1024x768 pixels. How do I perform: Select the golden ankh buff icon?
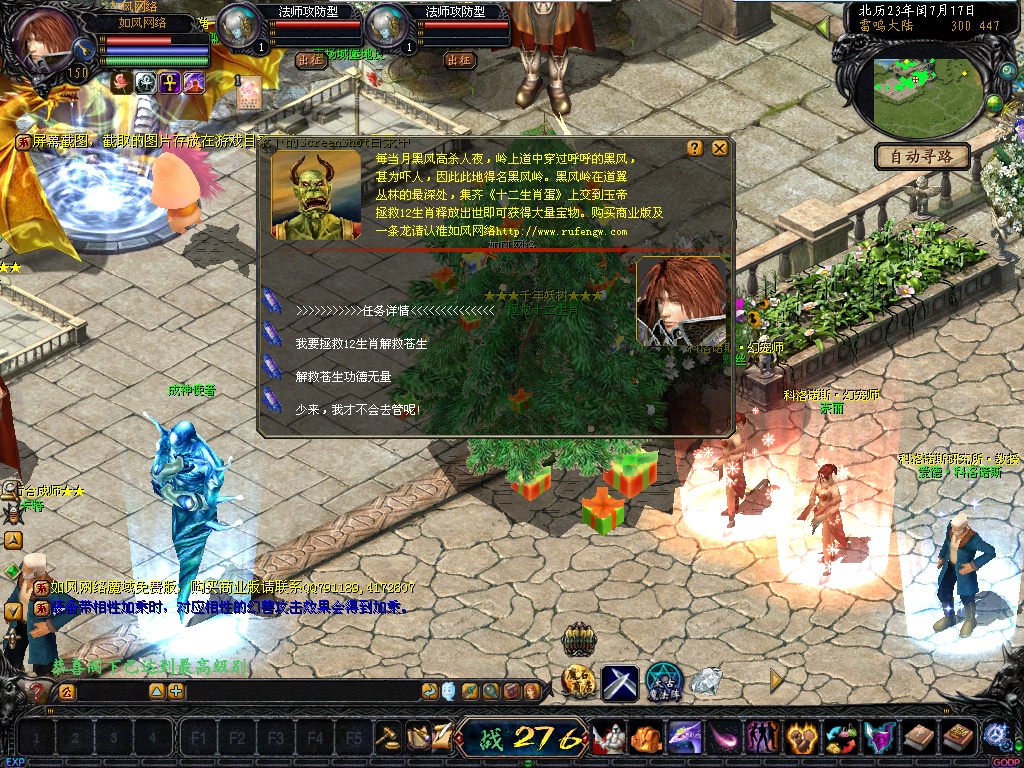[x=170, y=82]
